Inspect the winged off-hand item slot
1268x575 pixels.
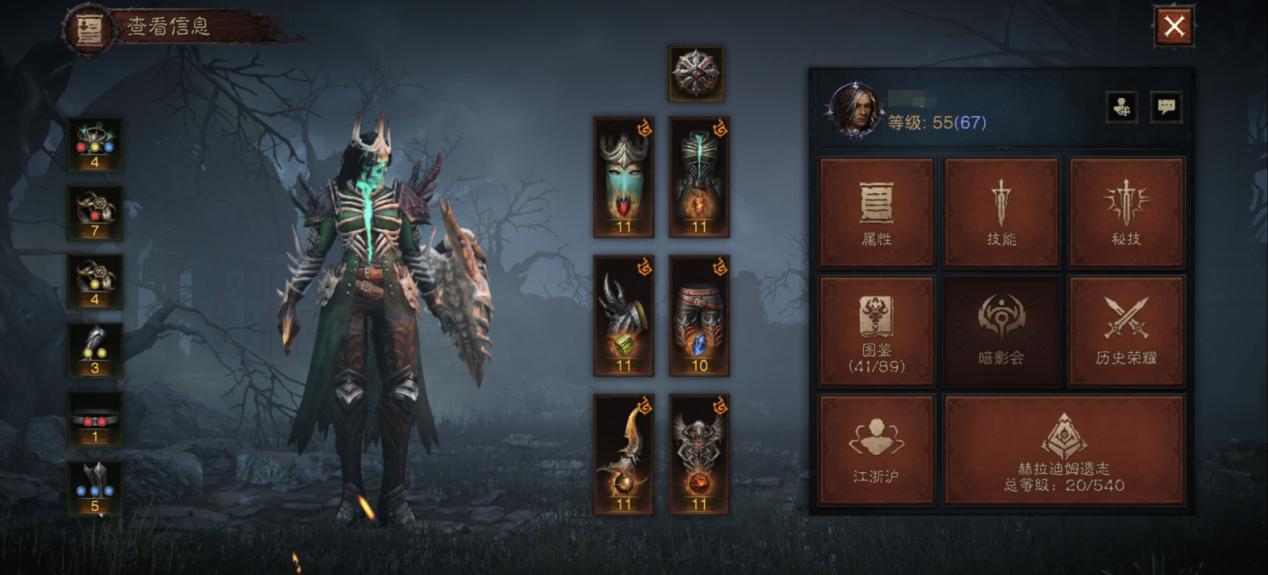point(699,454)
